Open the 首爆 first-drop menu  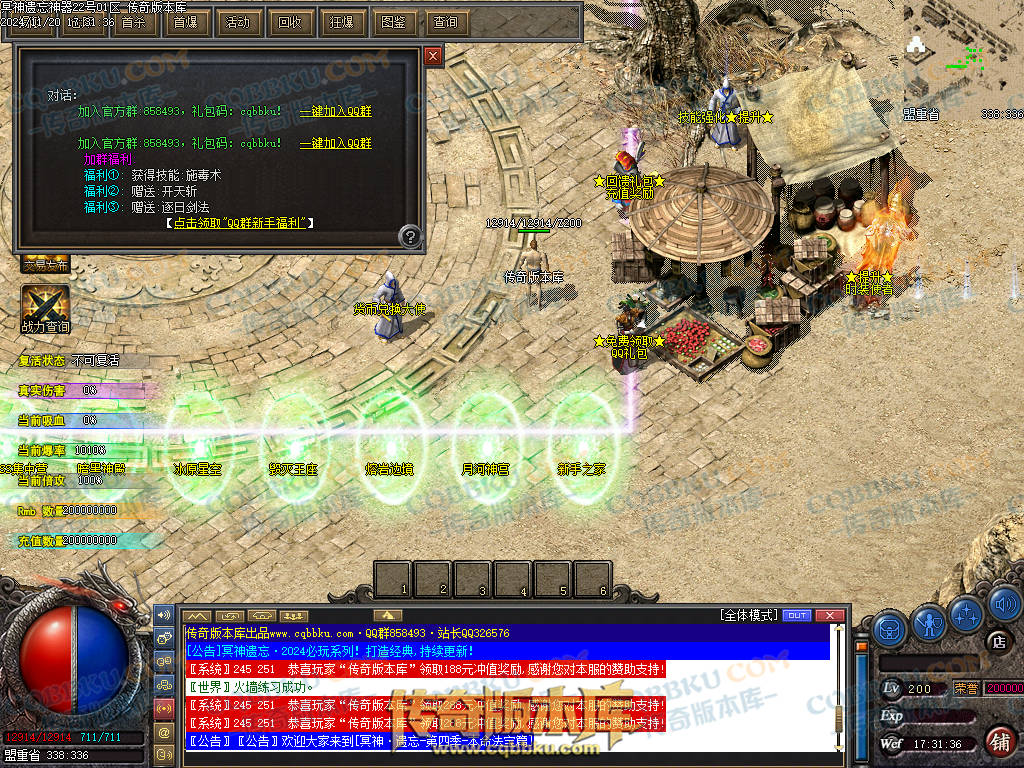[185, 22]
